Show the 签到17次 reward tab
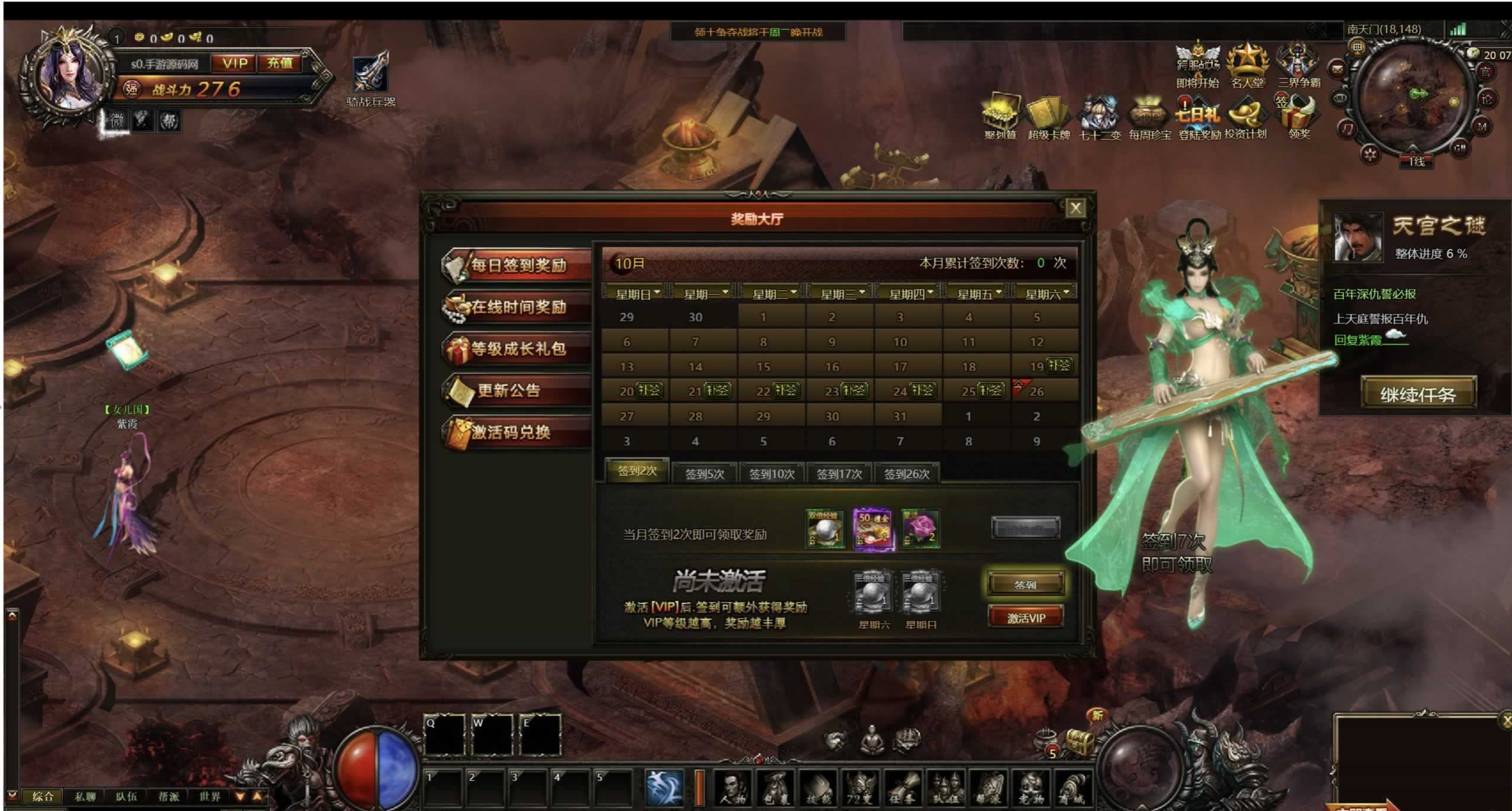The image size is (1512, 811). (839, 474)
